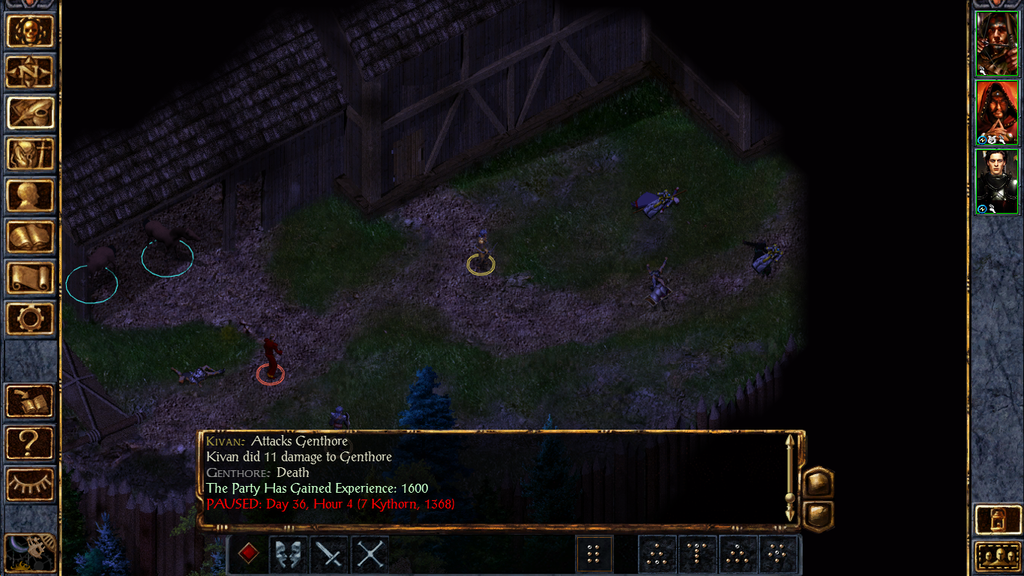This screenshot has height=576, width=1024.
Task: Select the red-hooded mage portrait
Action: (997, 112)
